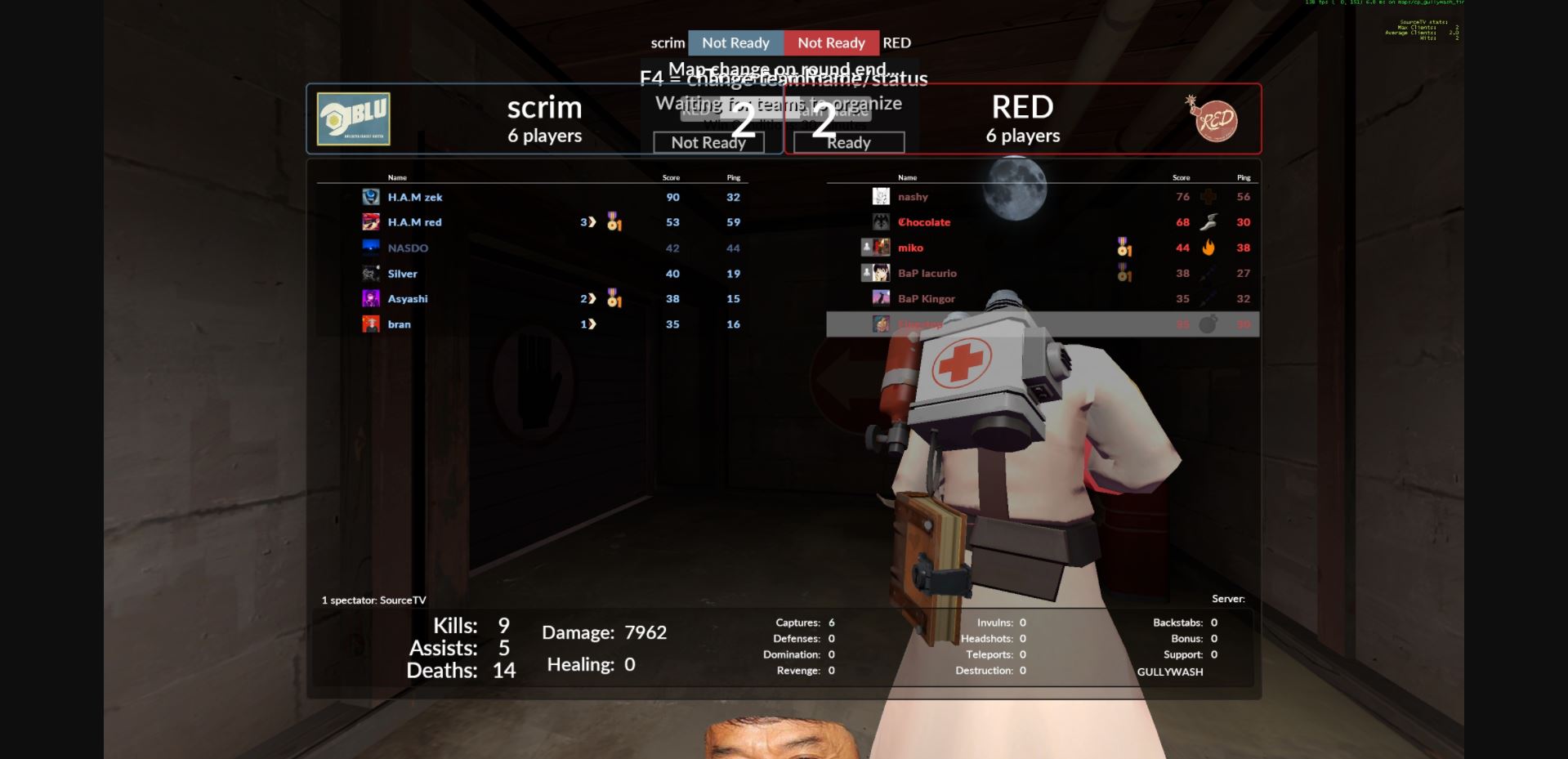Select BaP Kingor's scoreboard entry
The width and height of the screenshot is (1568, 759).
point(926,299)
